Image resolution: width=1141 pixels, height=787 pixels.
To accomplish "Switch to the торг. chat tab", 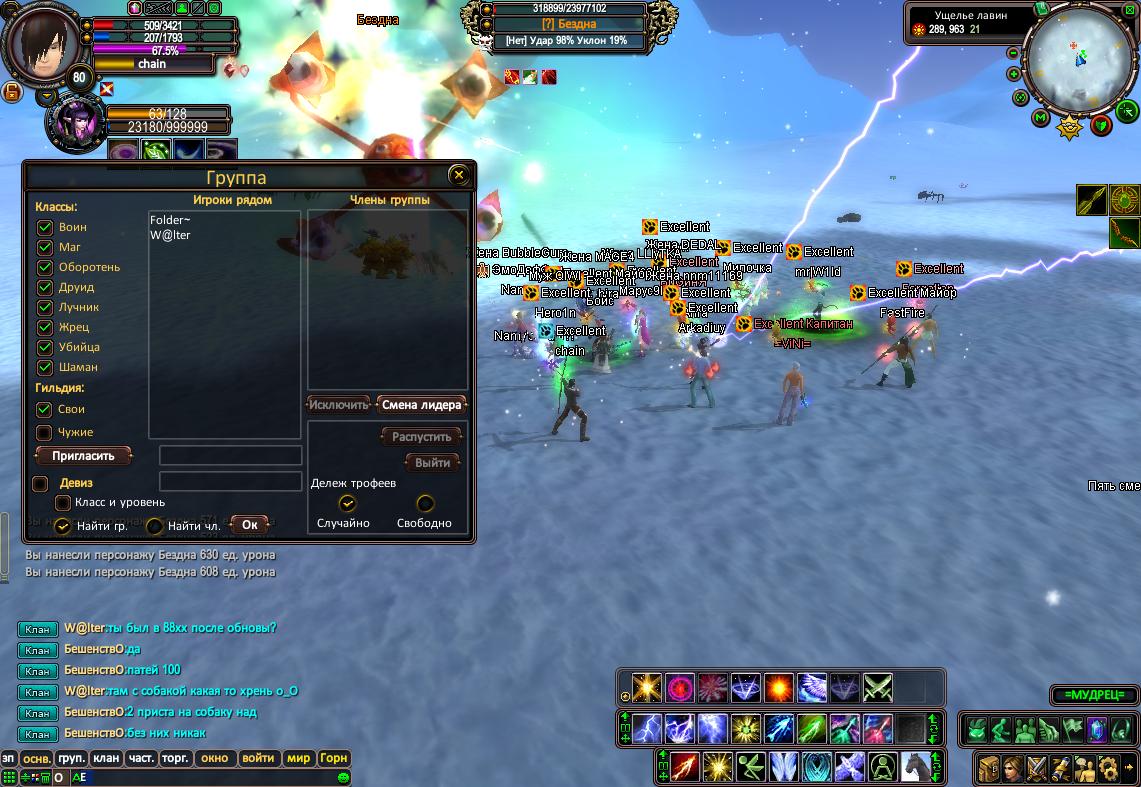I will coord(175,758).
